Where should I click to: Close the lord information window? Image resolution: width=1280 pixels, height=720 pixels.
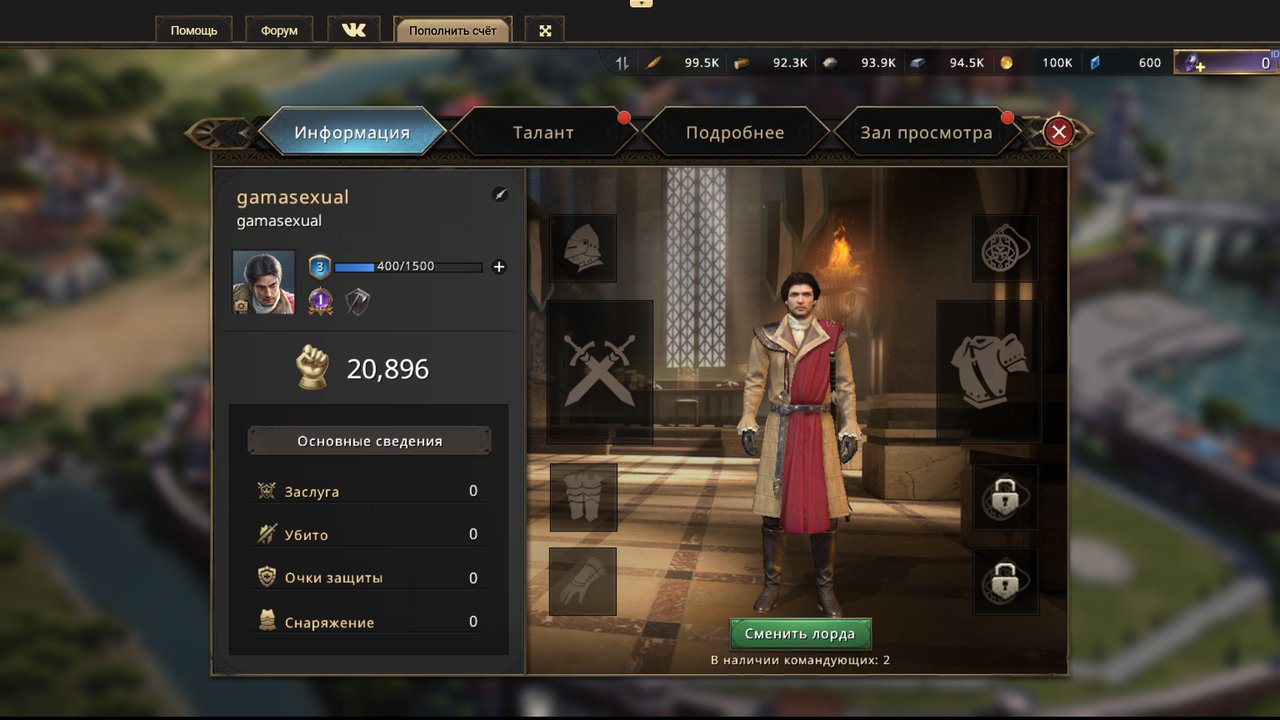(x=1058, y=131)
